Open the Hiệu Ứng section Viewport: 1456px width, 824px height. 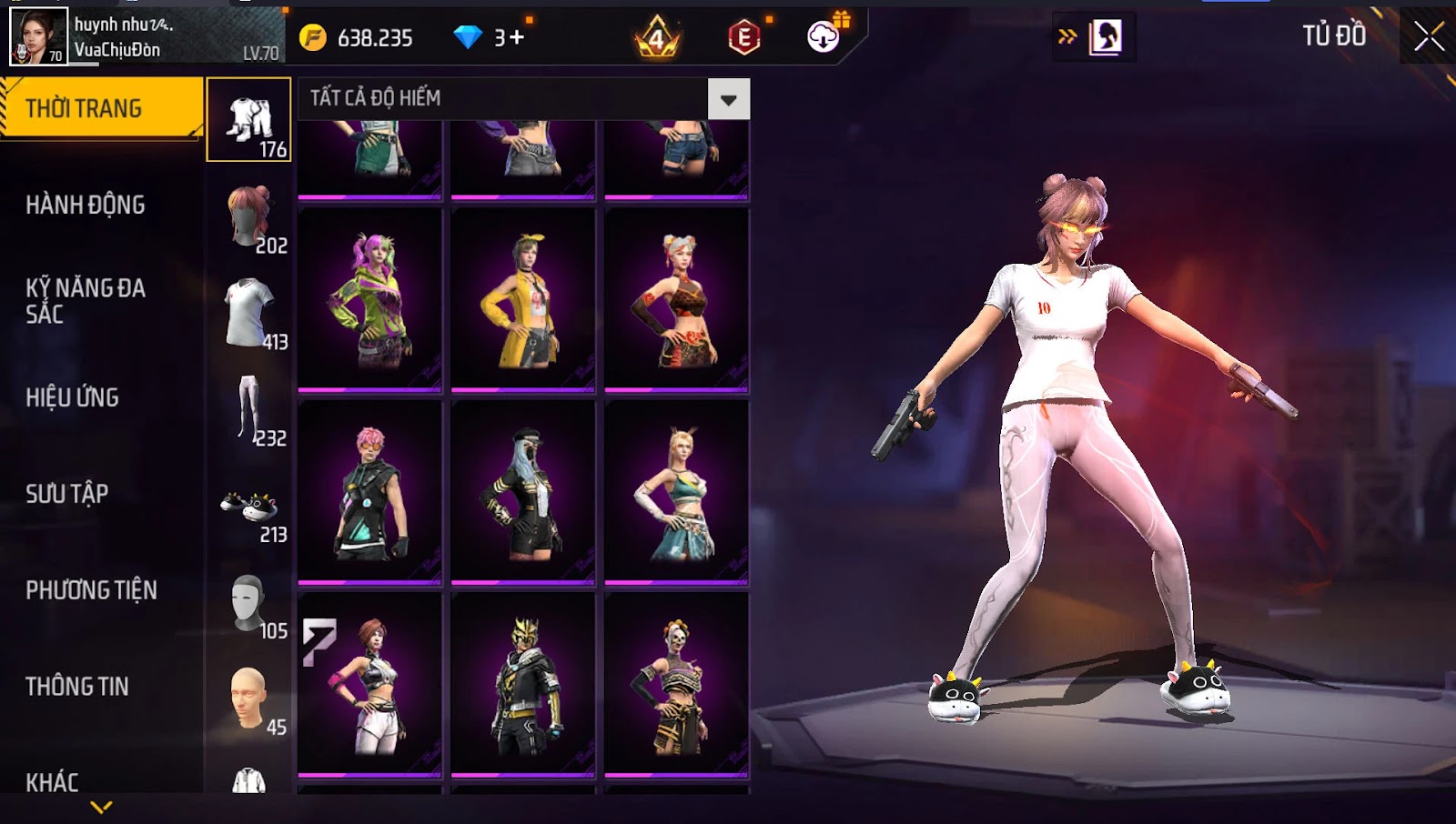point(73,397)
